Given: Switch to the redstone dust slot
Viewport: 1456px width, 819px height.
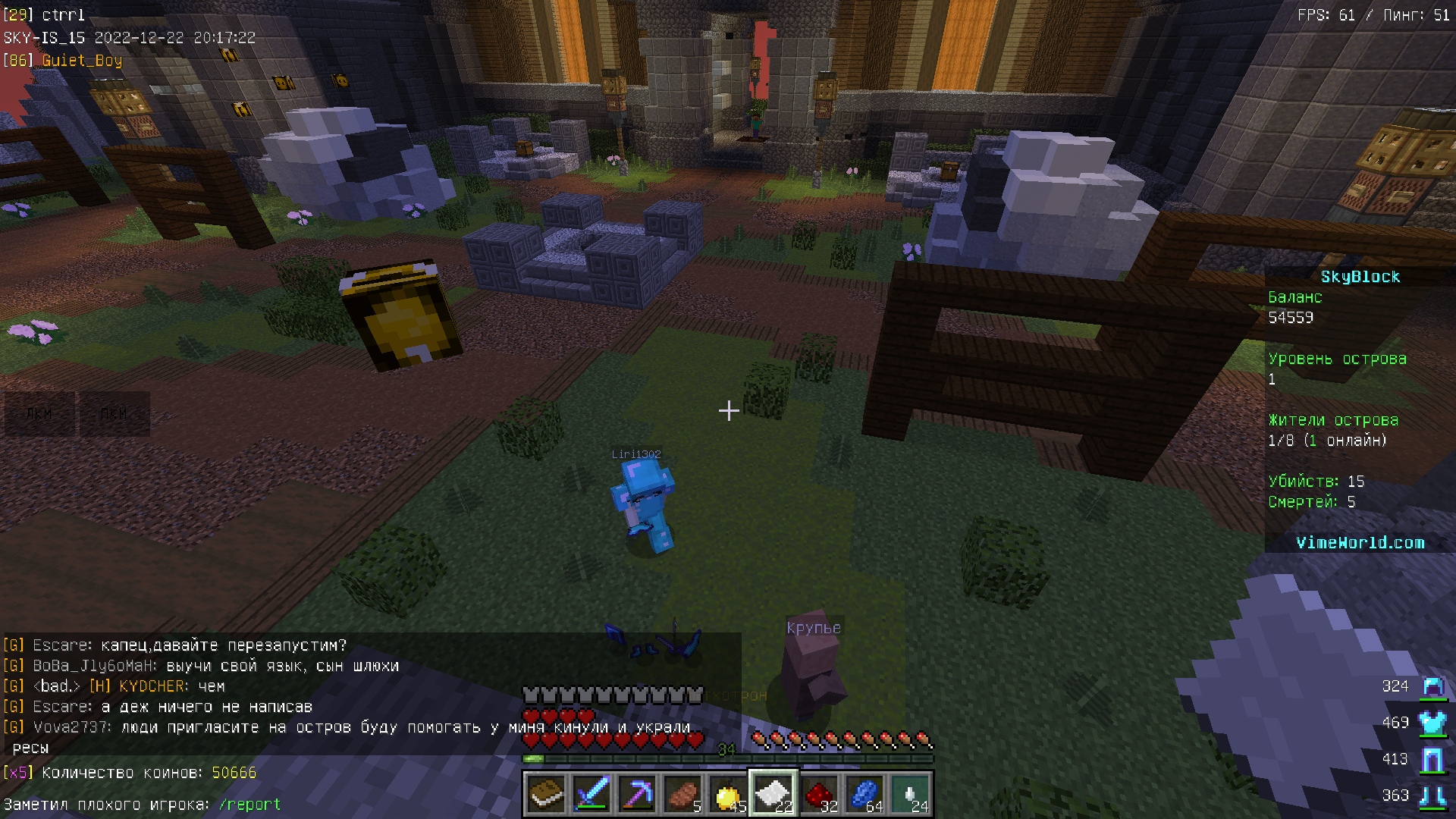Looking at the screenshot, I should click(819, 794).
